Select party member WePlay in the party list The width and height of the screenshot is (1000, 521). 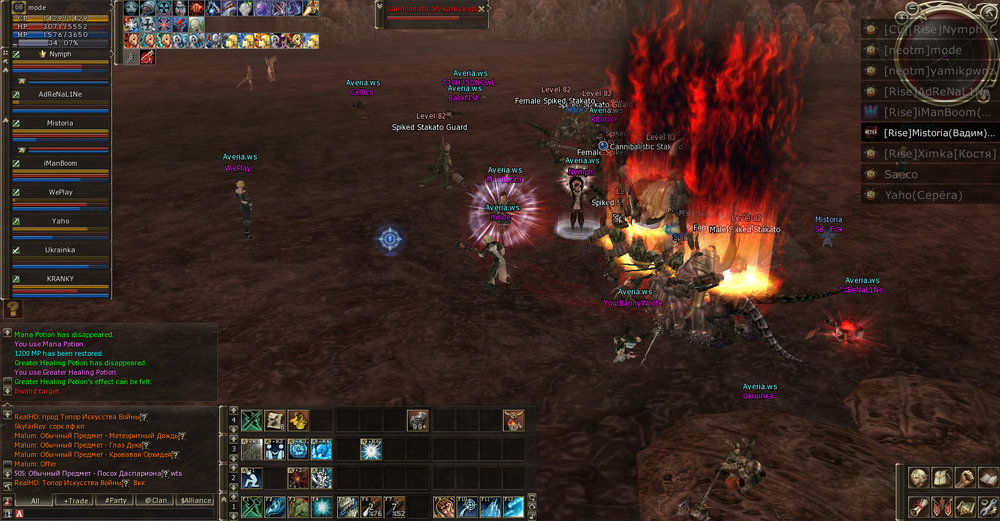pos(60,191)
